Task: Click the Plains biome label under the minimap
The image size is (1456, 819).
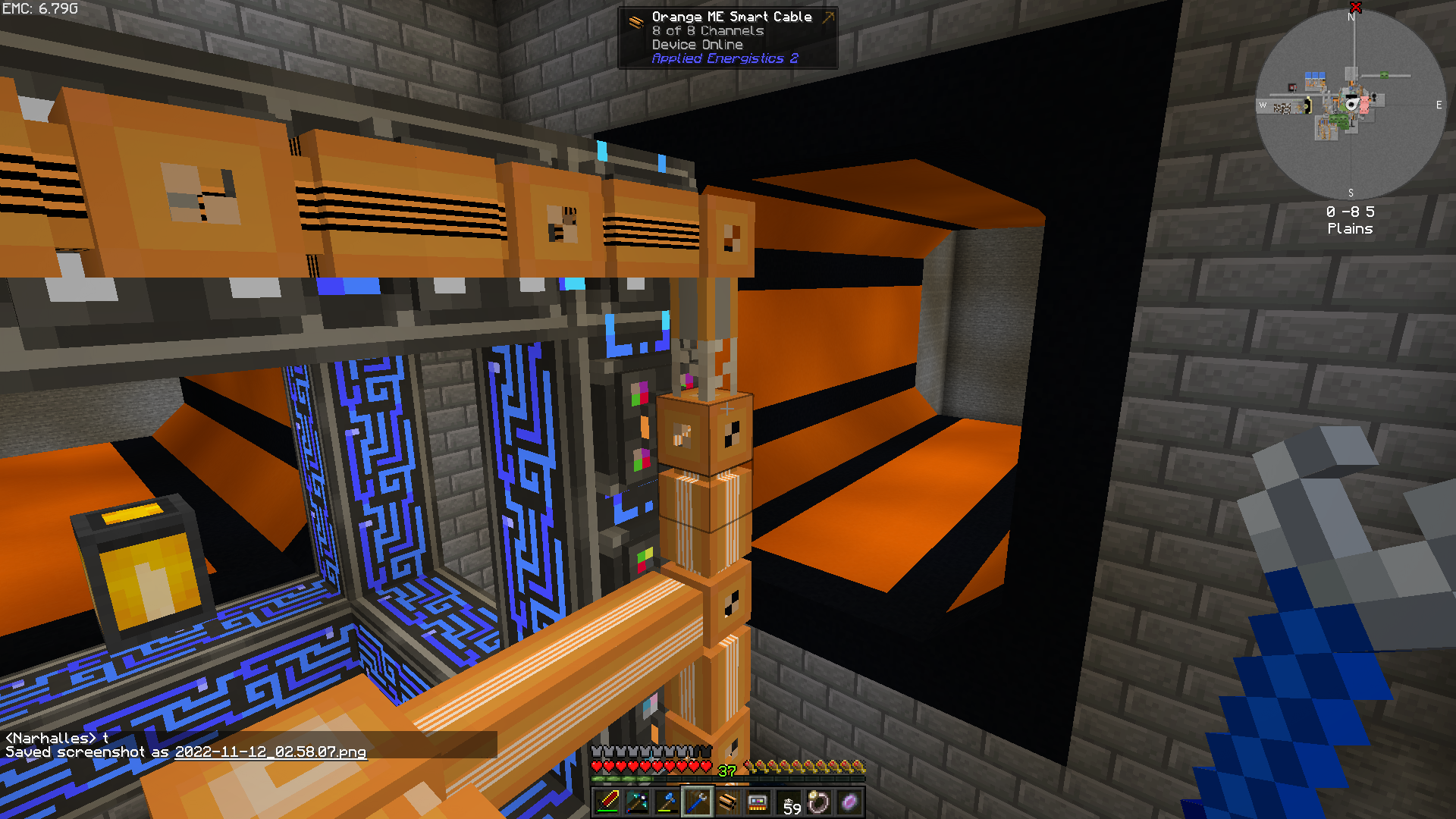Action: [1350, 228]
